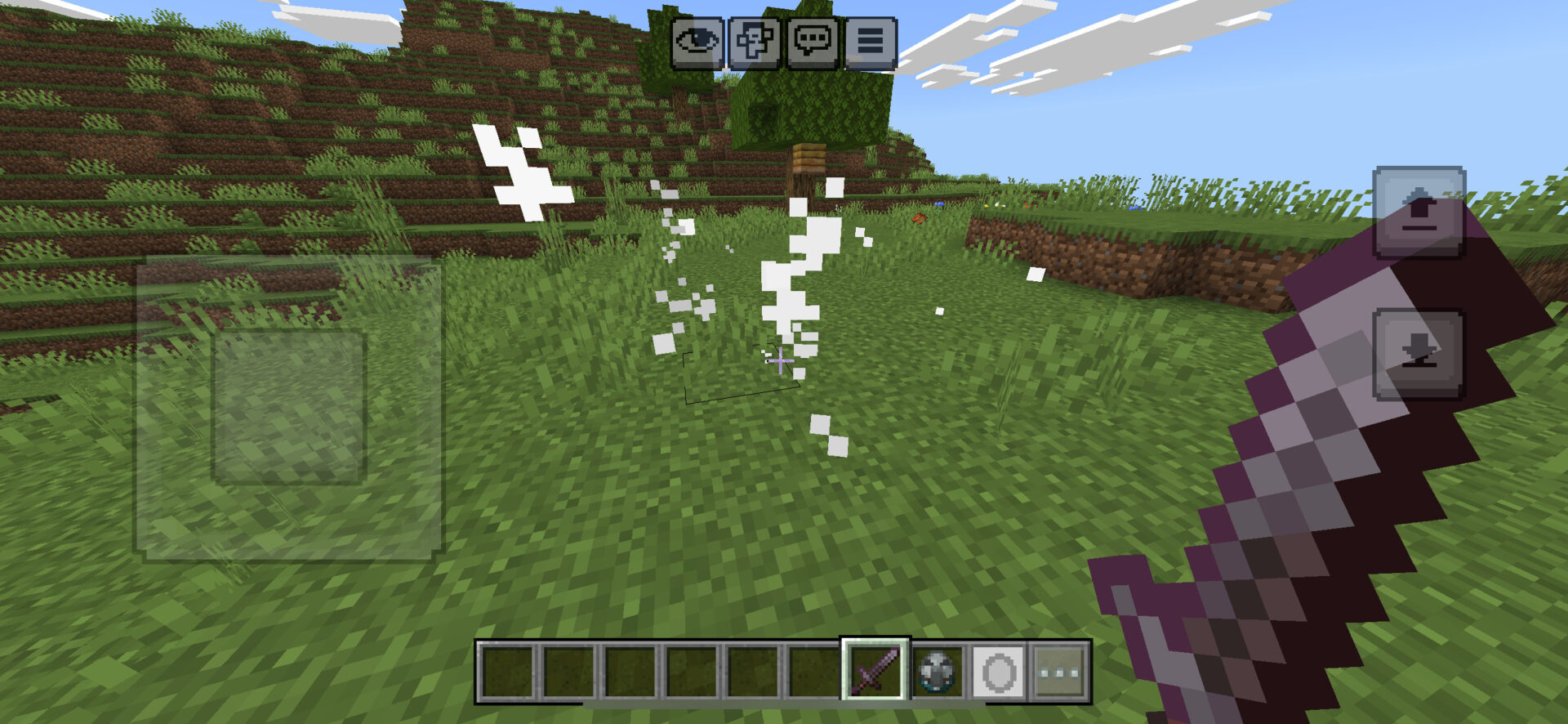Tap the descend down arrow button
Viewport: 1568px width, 724px height.
click(x=1419, y=354)
